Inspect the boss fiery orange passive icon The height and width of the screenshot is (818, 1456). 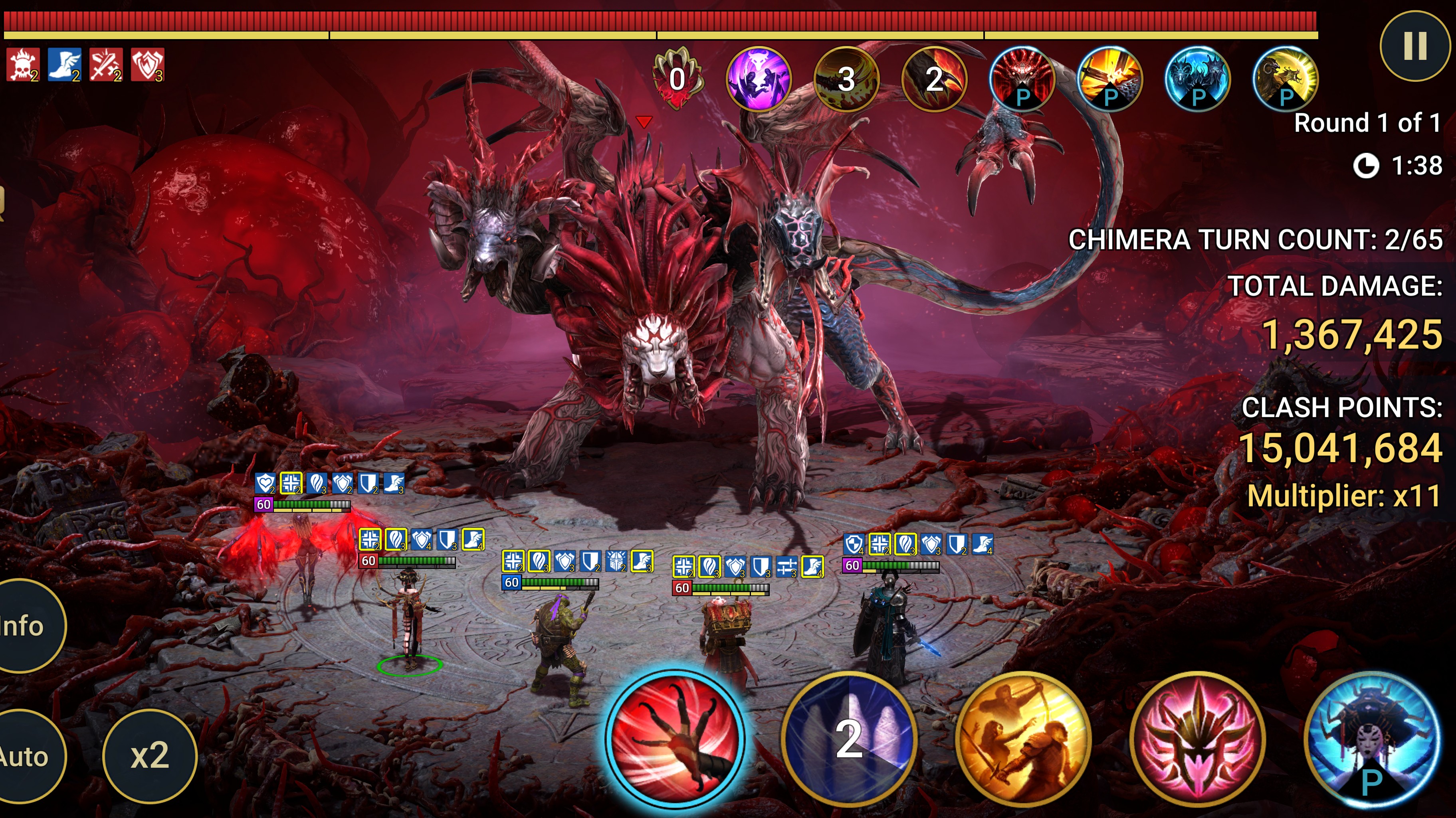click(1109, 79)
